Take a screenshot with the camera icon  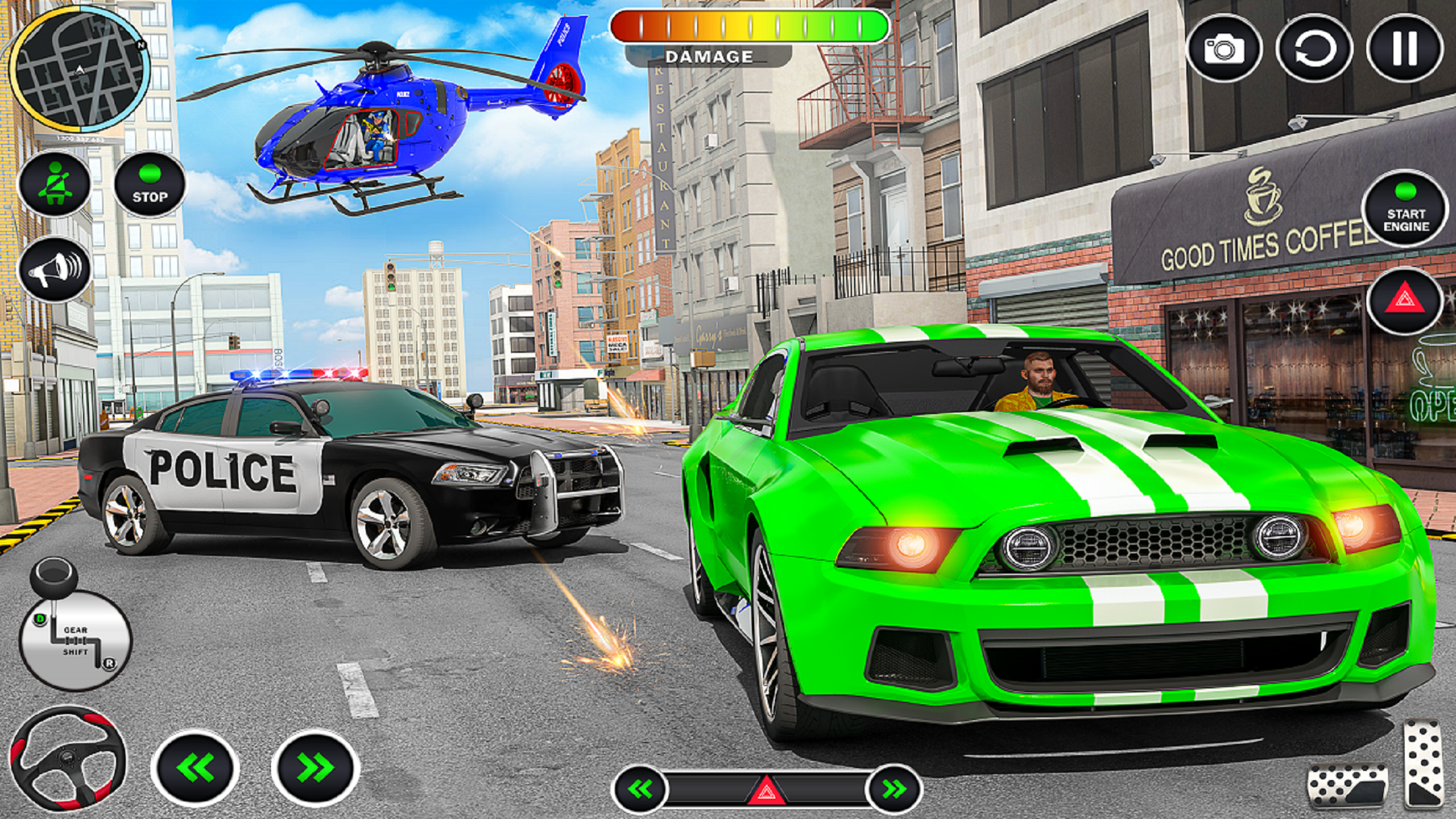click(x=1225, y=49)
